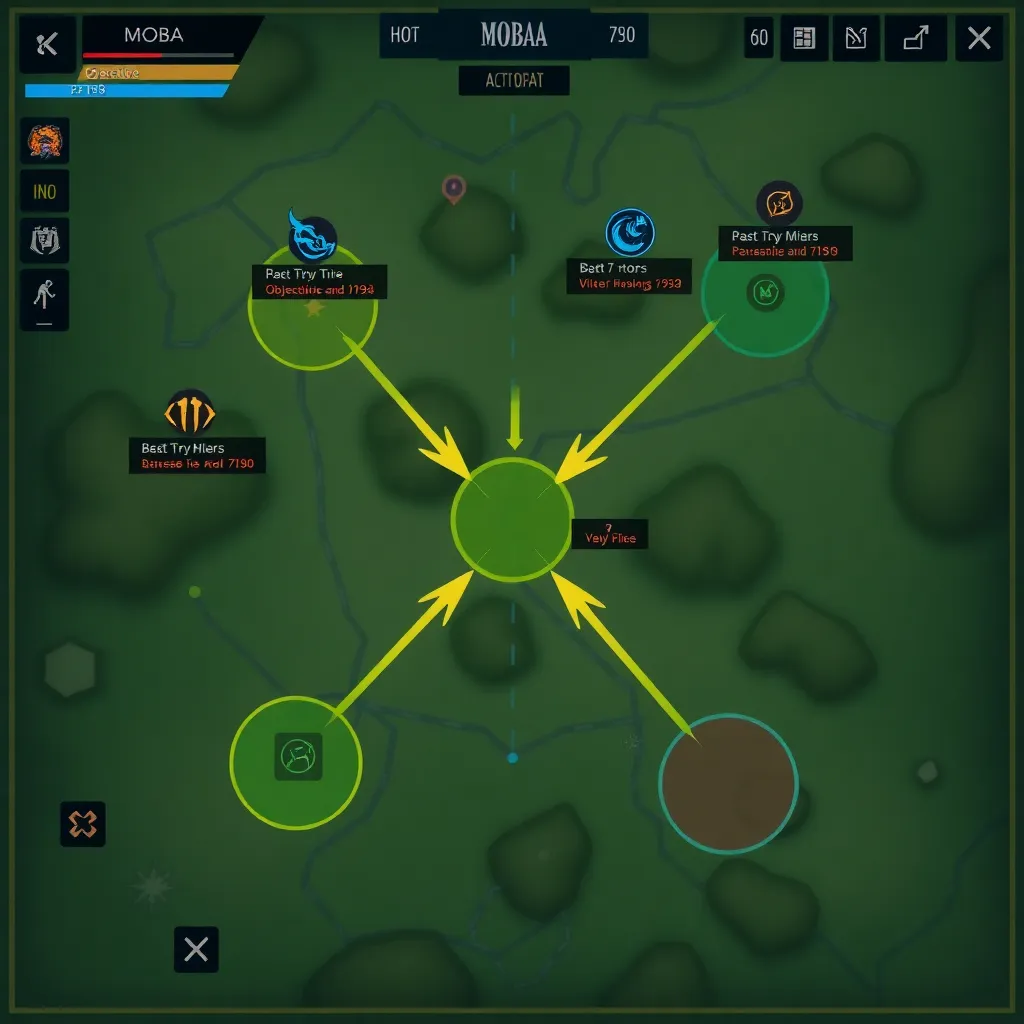
Task: Open the grid layout button
Action: tap(804, 39)
